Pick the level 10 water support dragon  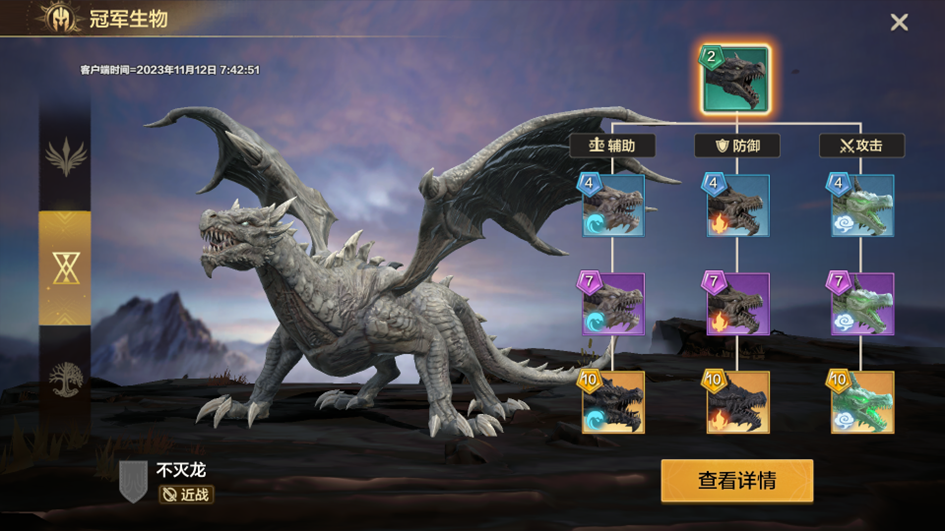[613, 402]
